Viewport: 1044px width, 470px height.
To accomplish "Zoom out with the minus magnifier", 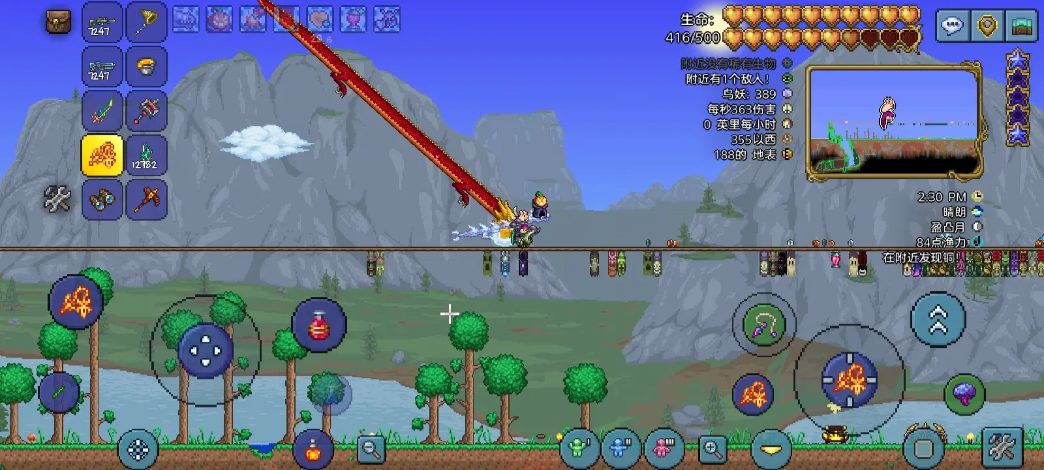I will pyautogui.click(x=371, y=449).
